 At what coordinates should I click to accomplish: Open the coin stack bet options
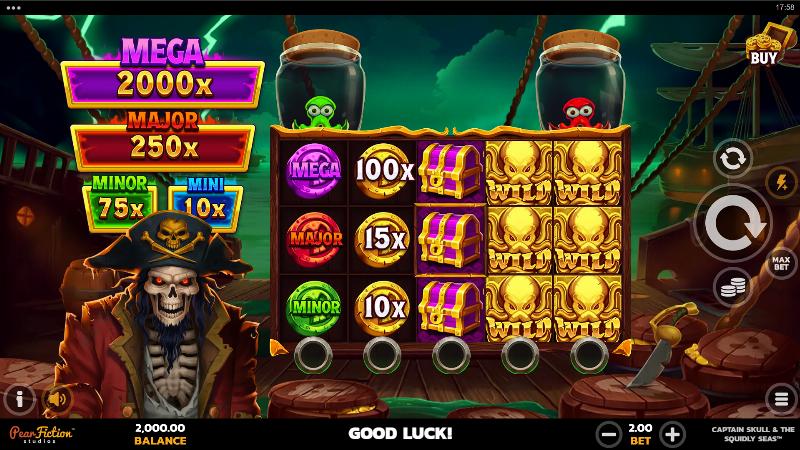tap(732, 288)
